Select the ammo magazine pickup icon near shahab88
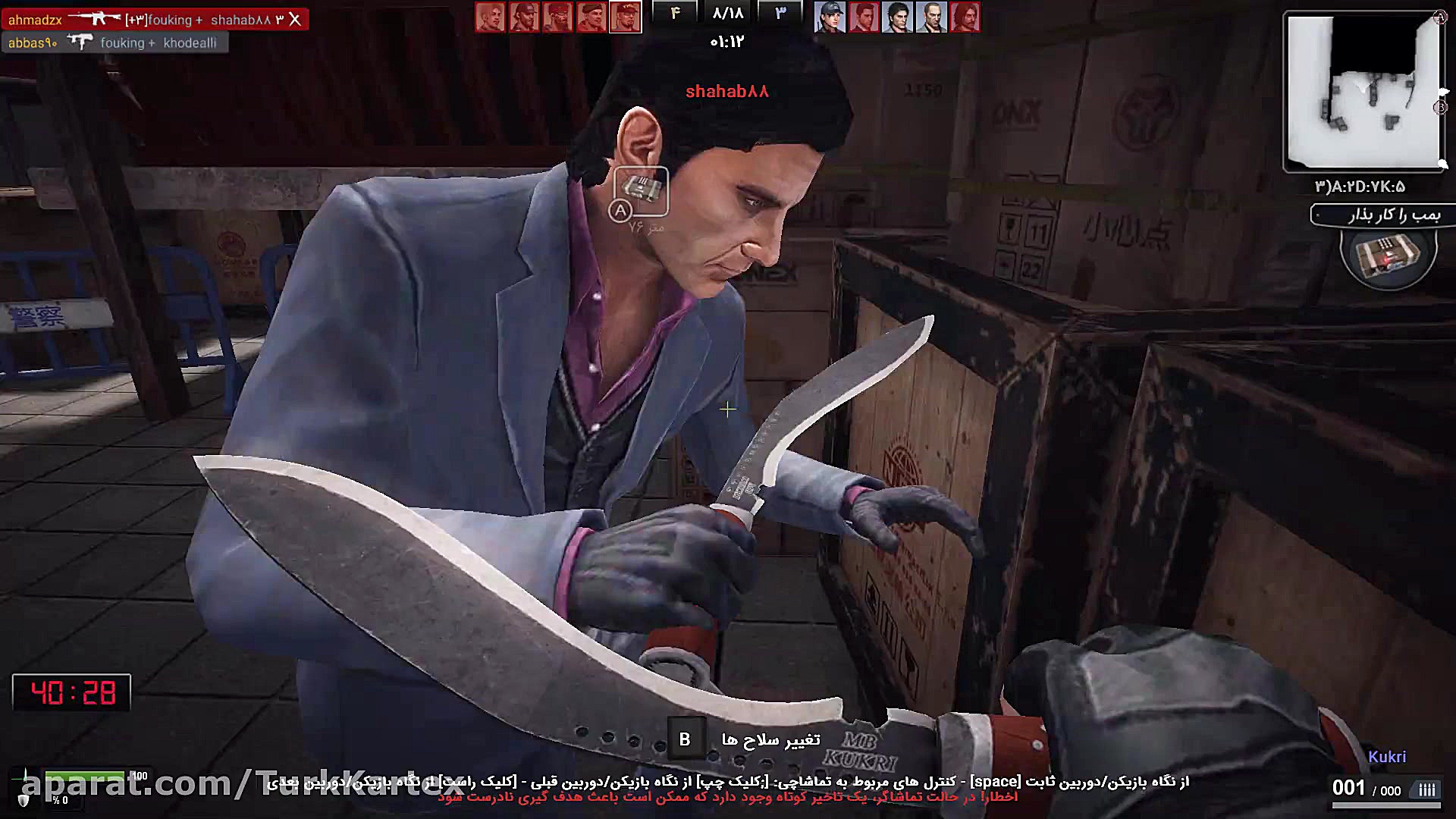This screenshot has width=1456, height=819. tap(641, 188)
